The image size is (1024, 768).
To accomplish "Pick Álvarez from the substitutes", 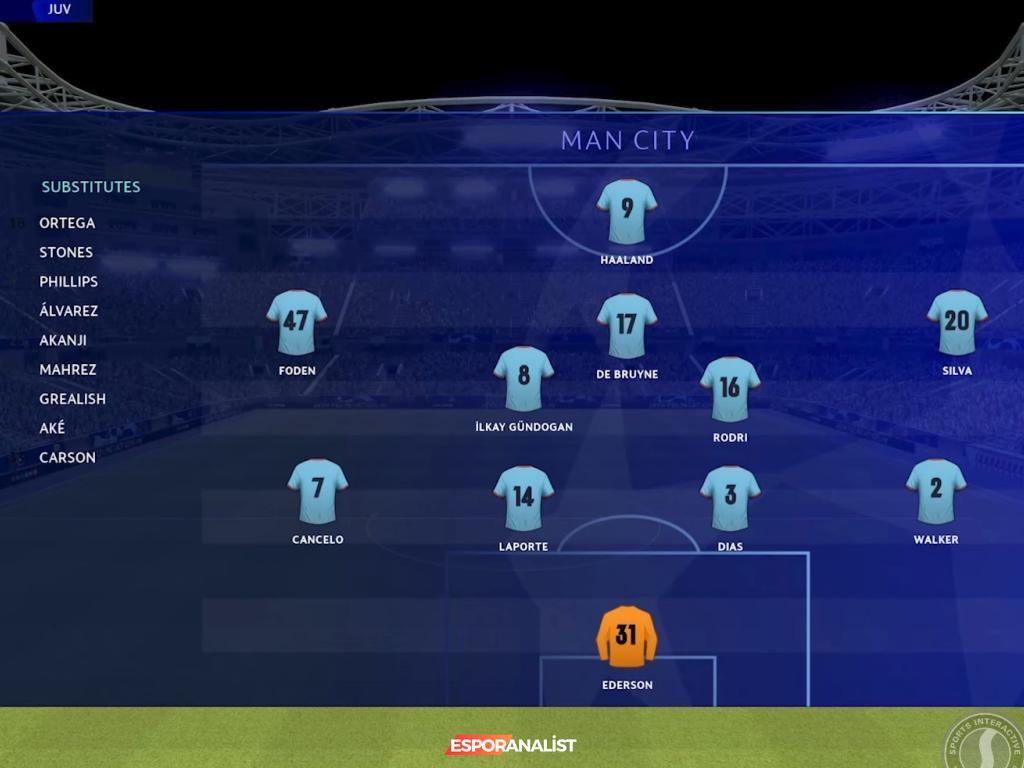I will pyautogui.click(x=68, y=311).
